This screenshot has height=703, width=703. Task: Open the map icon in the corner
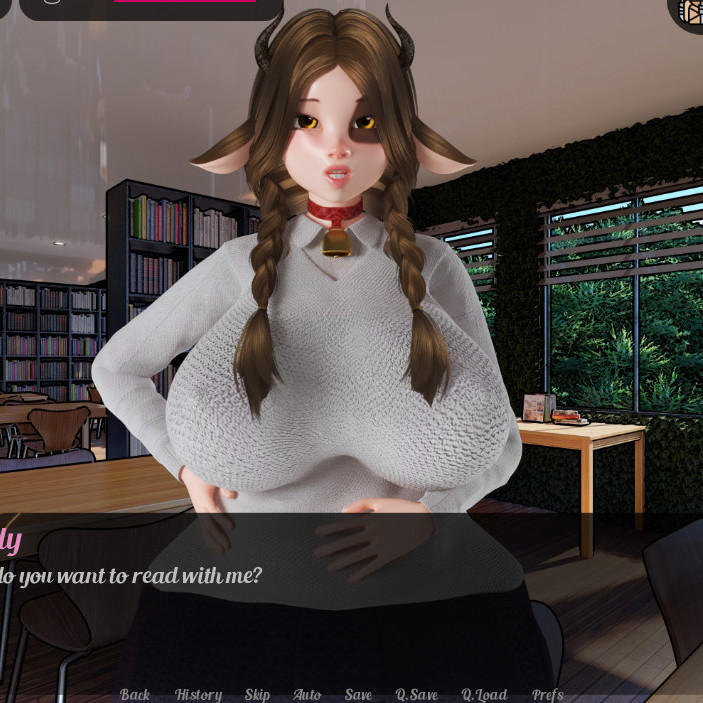click(x=691, y=10)
